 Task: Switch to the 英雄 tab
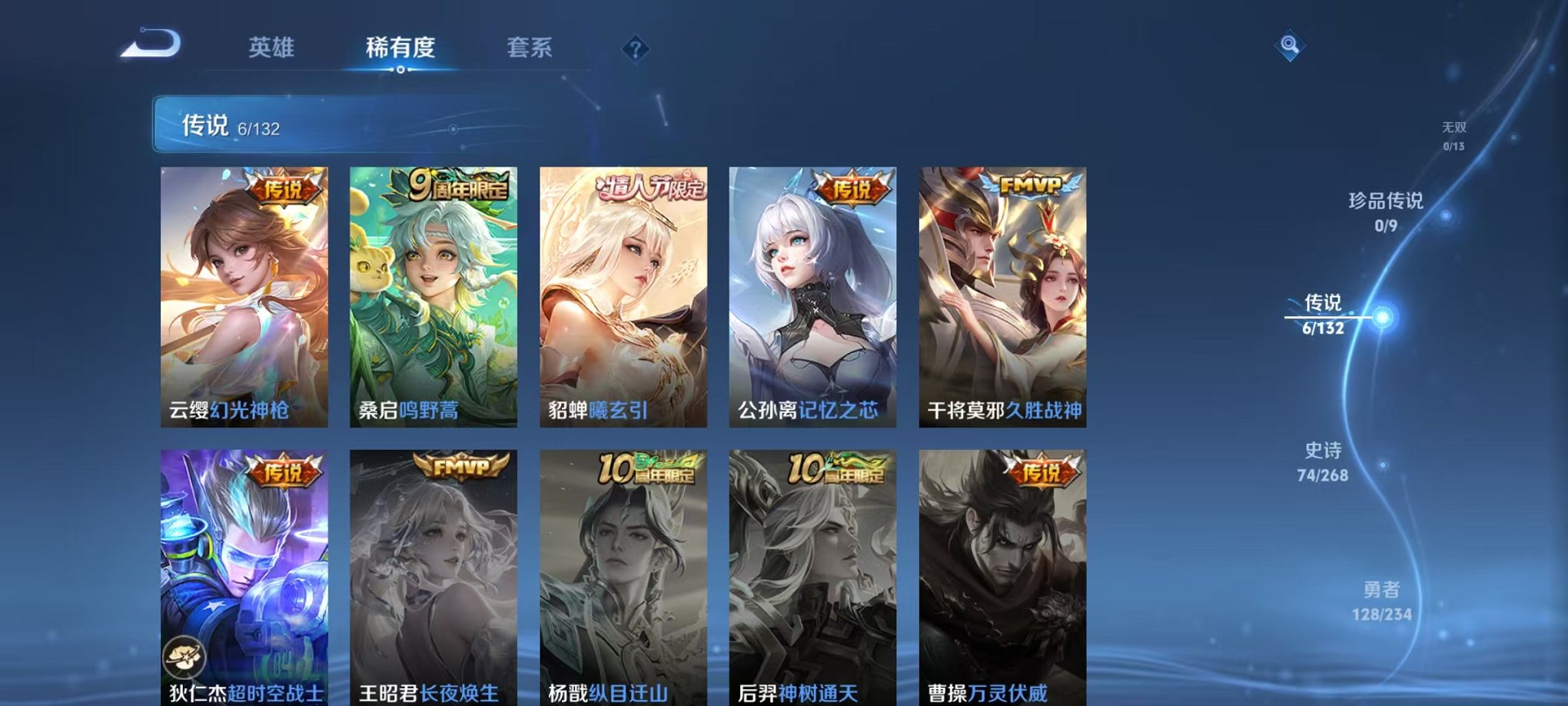[273, 46]
